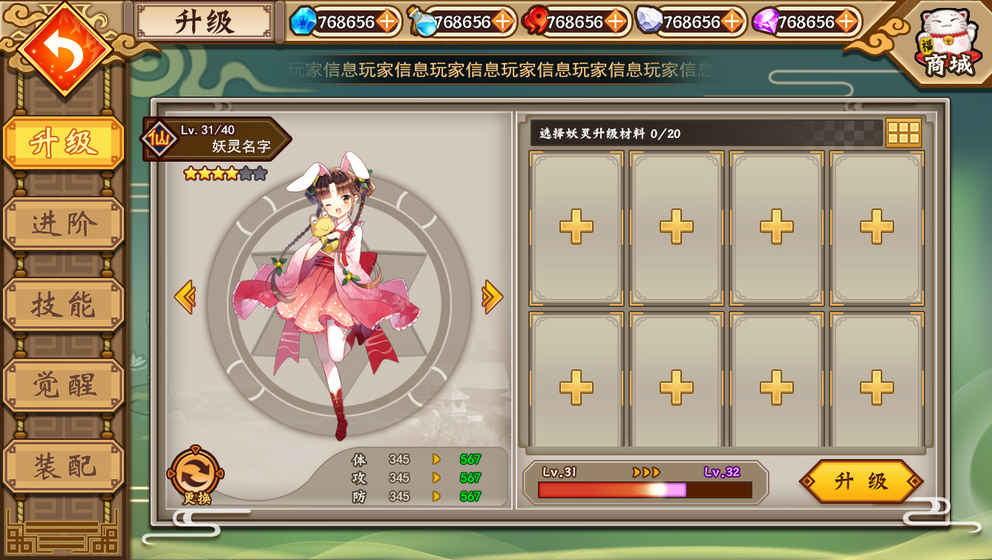Open the material grid view icon

pyautogui.click(x=903, y=133)
